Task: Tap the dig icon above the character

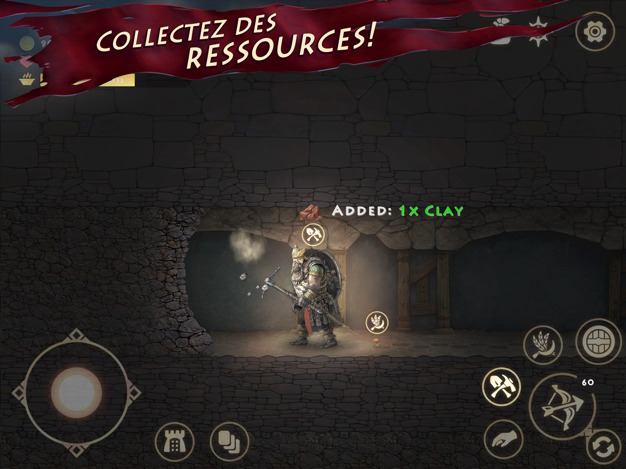Action: coord(314,236)
